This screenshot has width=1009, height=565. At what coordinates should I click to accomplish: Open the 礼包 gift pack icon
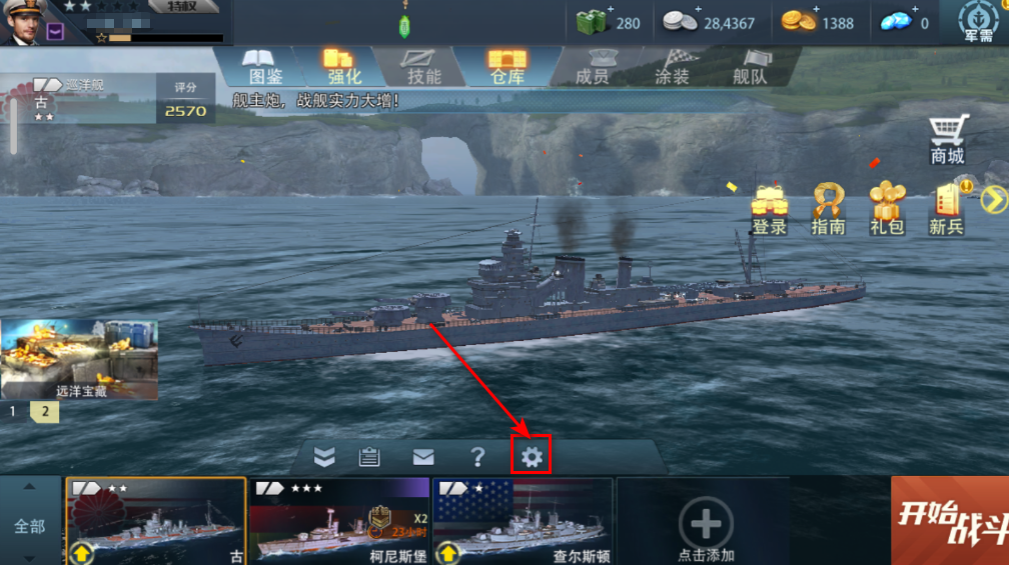(x=887, y=209)
